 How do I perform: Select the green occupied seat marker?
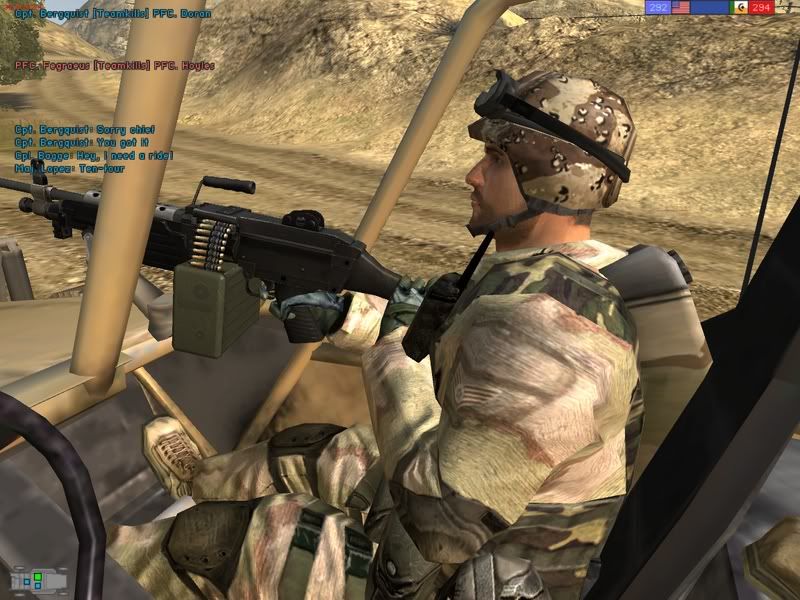tap(37, 577)
